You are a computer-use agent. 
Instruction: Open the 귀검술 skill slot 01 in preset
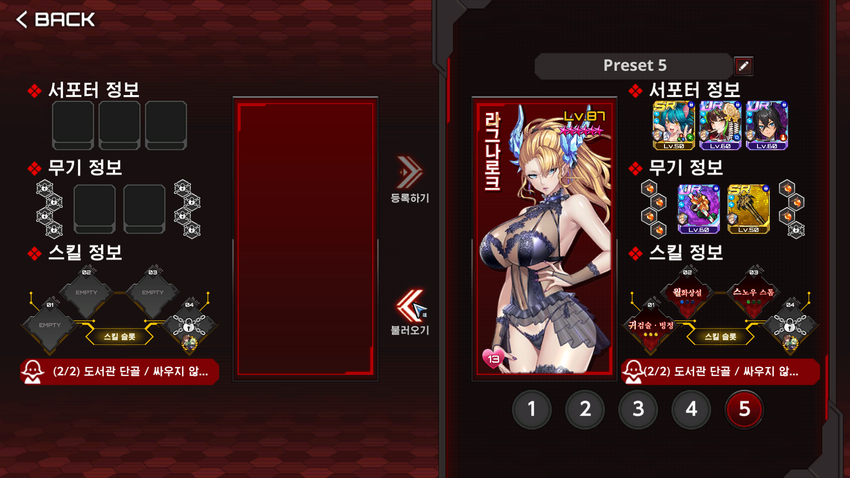click(652, 327)
